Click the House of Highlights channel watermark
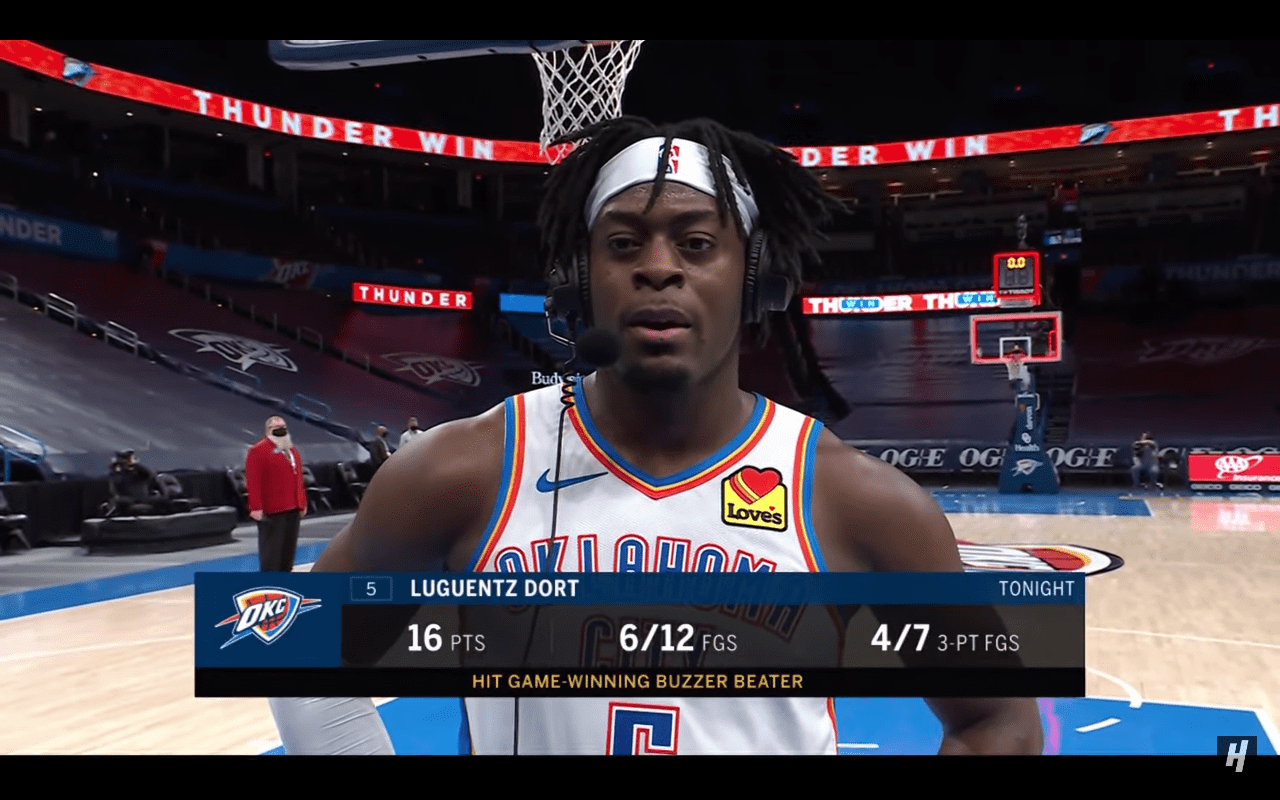The width and height of the screenshot is (1280, 800). pyautogui.click(x=1236, y=753)
